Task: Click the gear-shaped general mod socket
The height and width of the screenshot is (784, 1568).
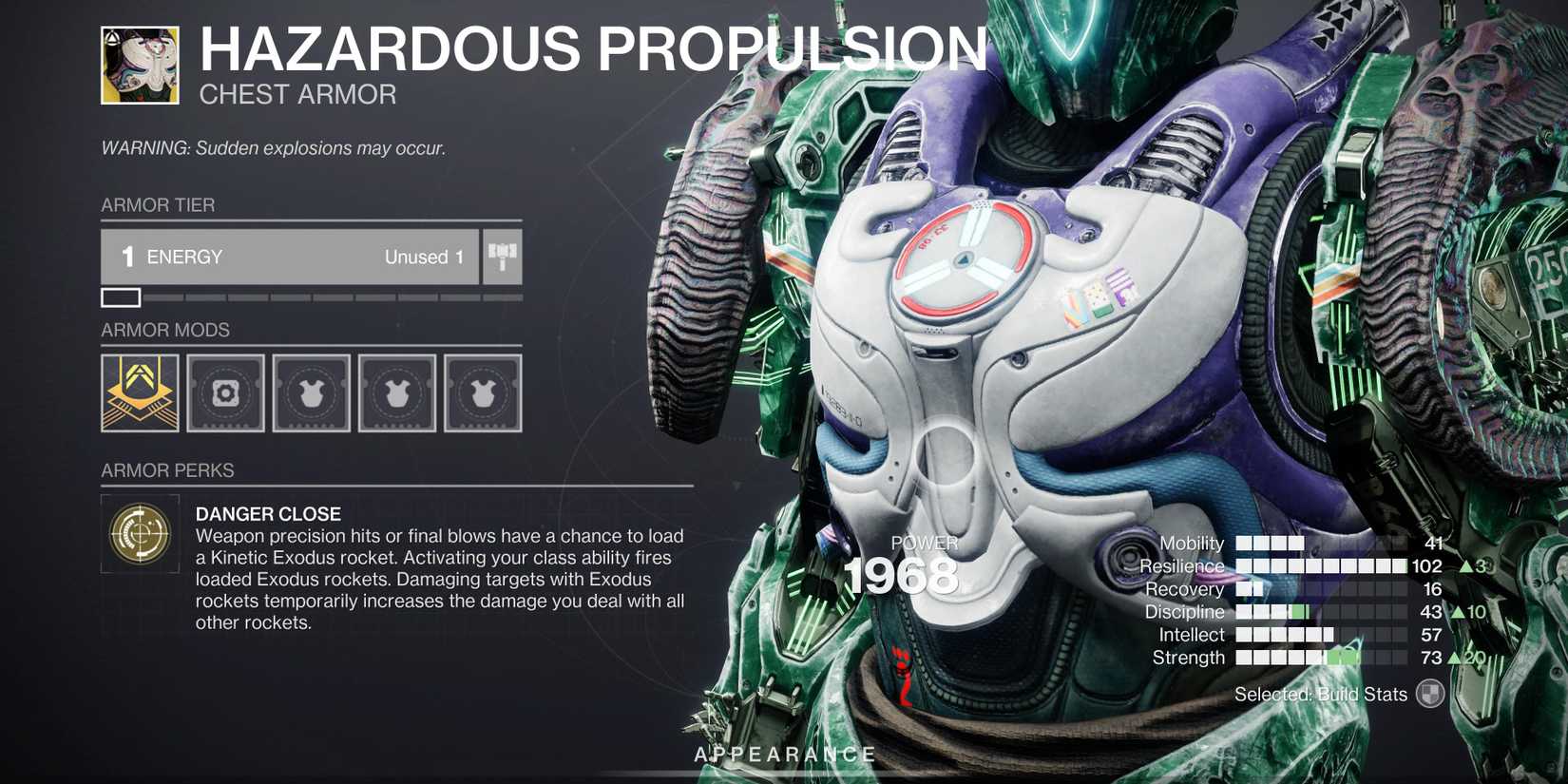Action: [224, 393]
